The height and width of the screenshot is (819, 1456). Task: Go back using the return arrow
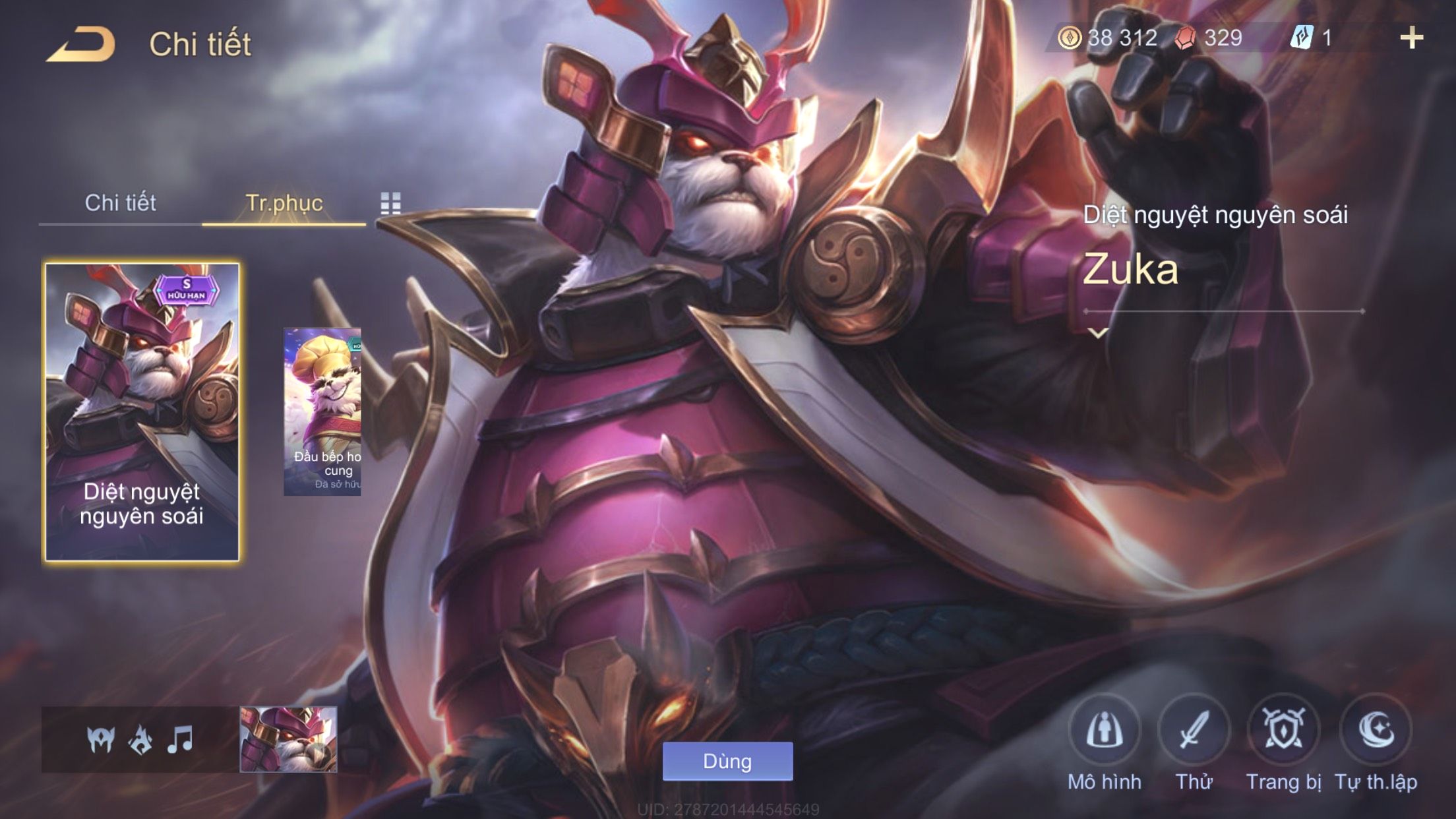point(80,45)
